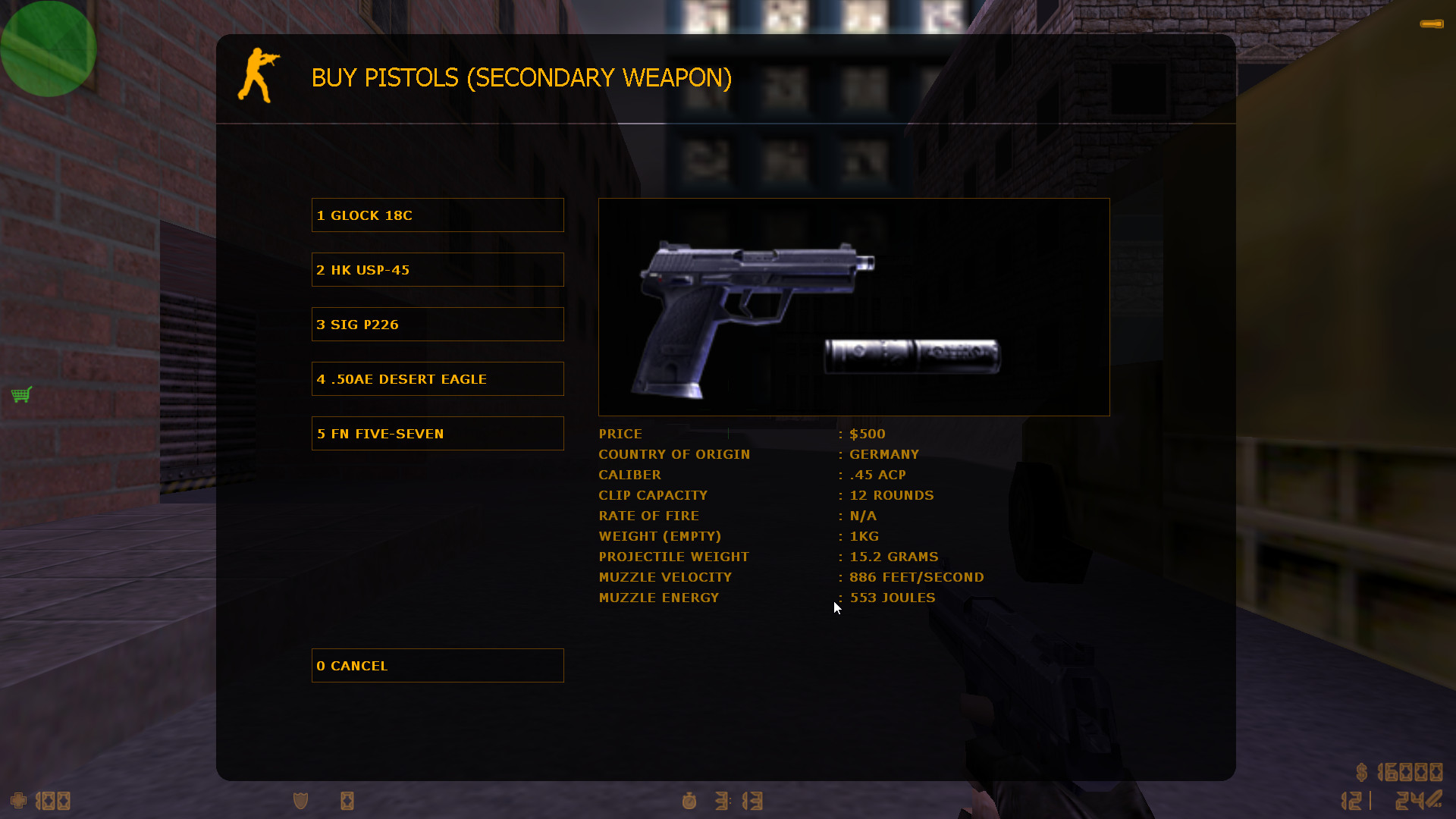Click the BUY PISTOLS (SECONDARY WEAPON) title
Screen dimensions: 1456x819
tap(522, 77)
